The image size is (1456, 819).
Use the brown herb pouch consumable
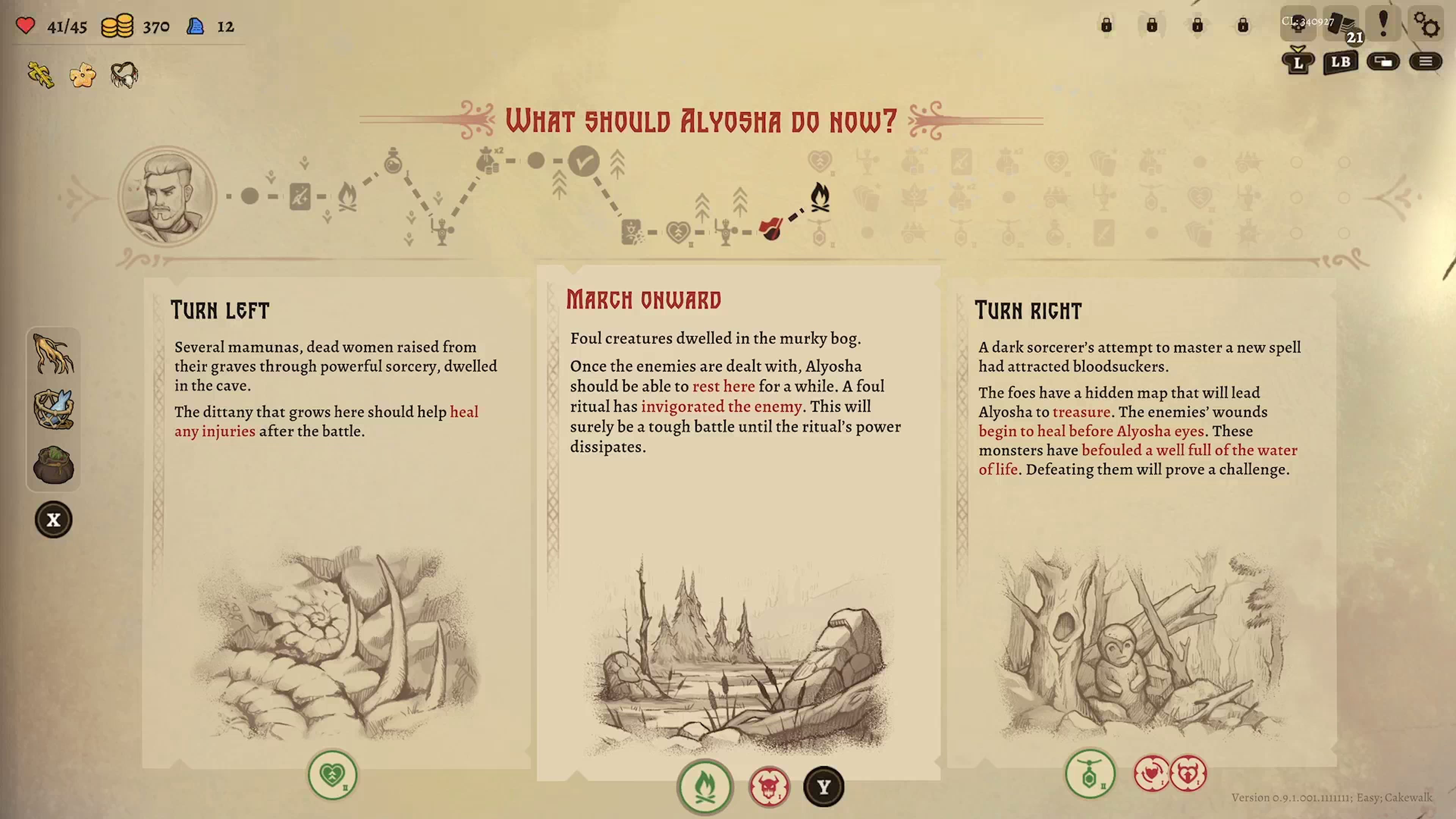54,464
